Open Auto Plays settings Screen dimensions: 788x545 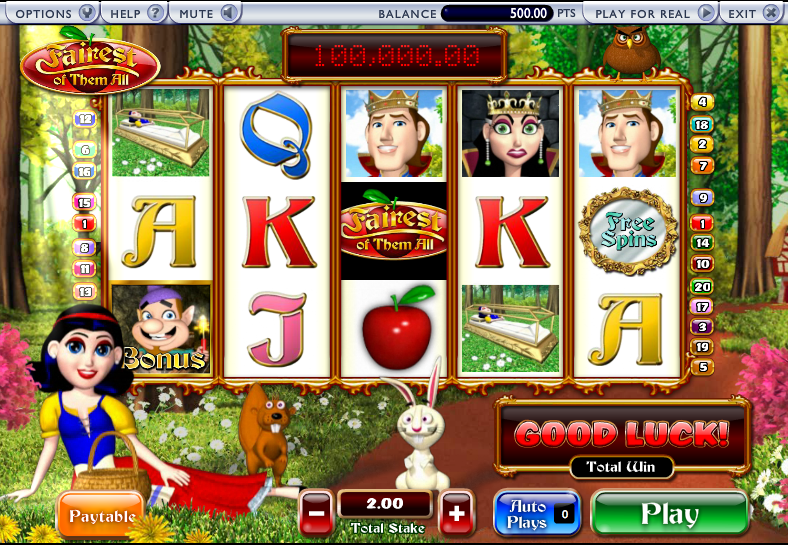pyautogui.click(x=537, y=514)
